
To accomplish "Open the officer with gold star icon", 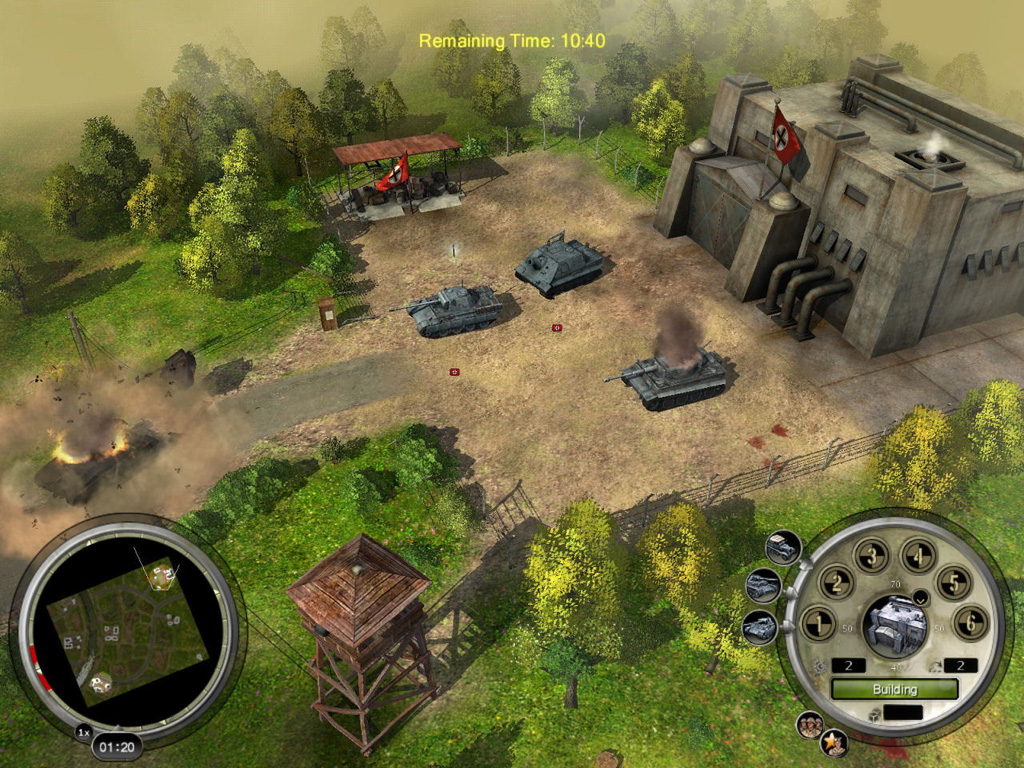I will point(834,742).
